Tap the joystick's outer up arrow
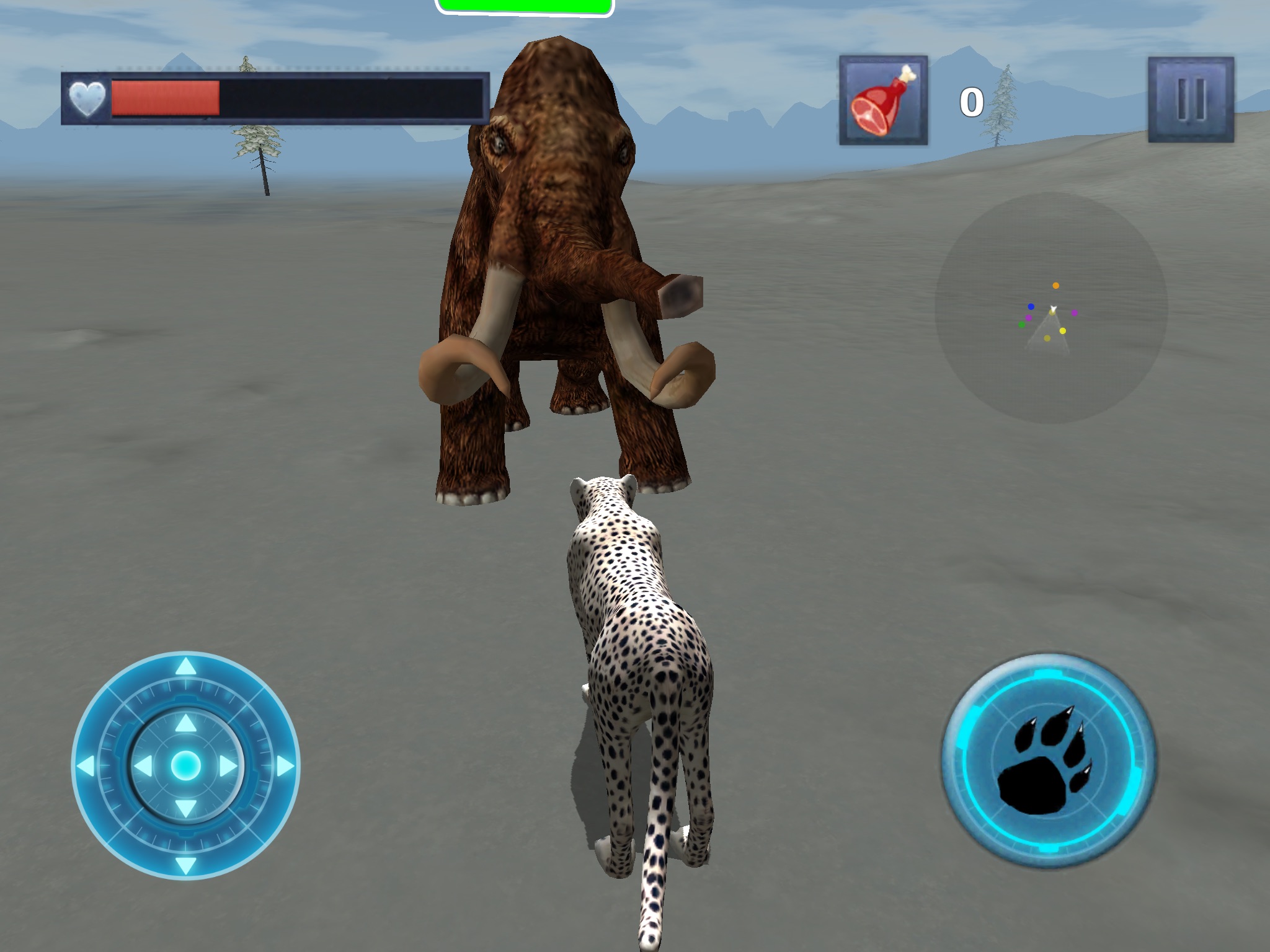The image size is (1270, 952). (185, 668)
